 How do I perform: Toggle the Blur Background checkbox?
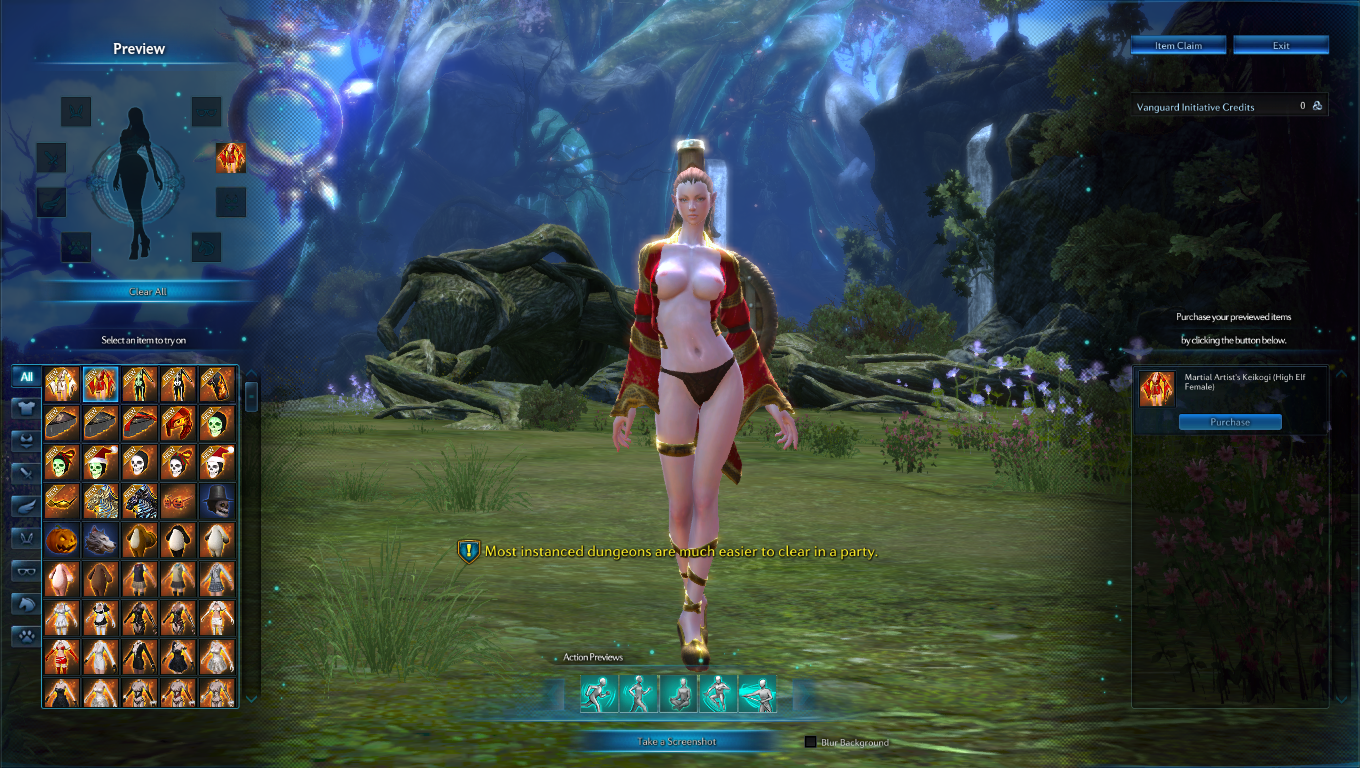tap(811, 742)
